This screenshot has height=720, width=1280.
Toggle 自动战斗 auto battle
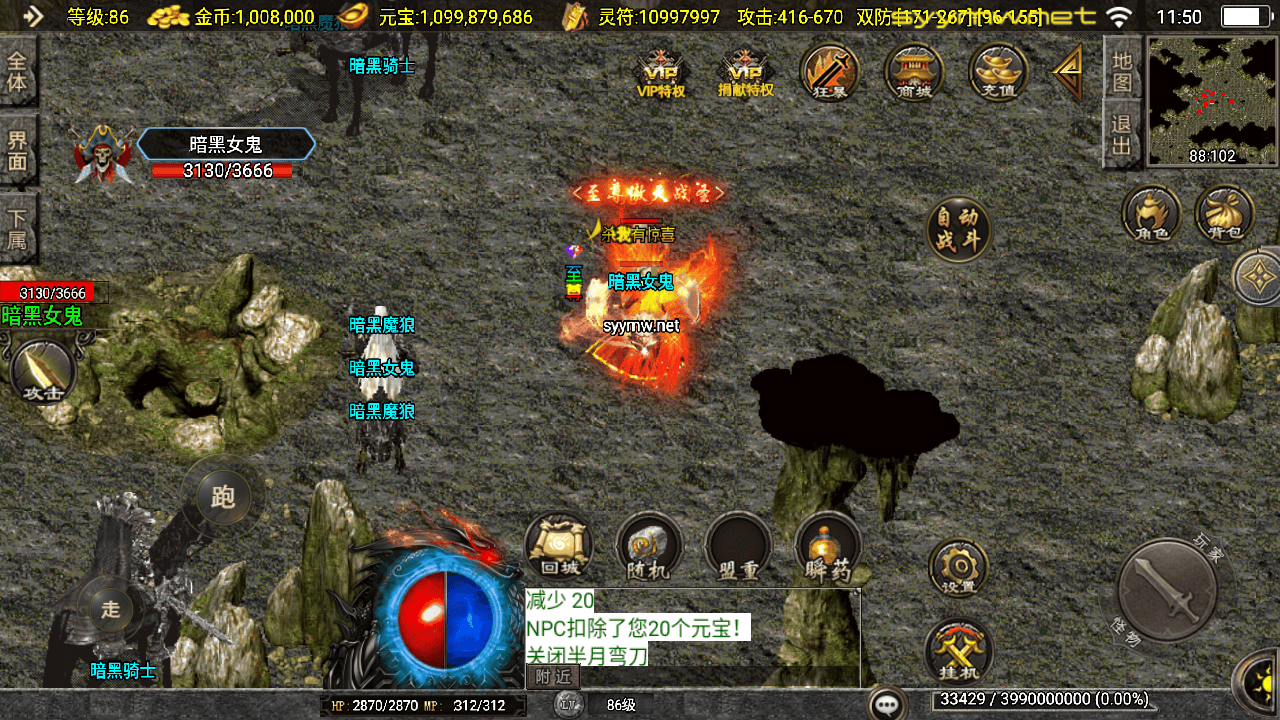pos(958,229)
